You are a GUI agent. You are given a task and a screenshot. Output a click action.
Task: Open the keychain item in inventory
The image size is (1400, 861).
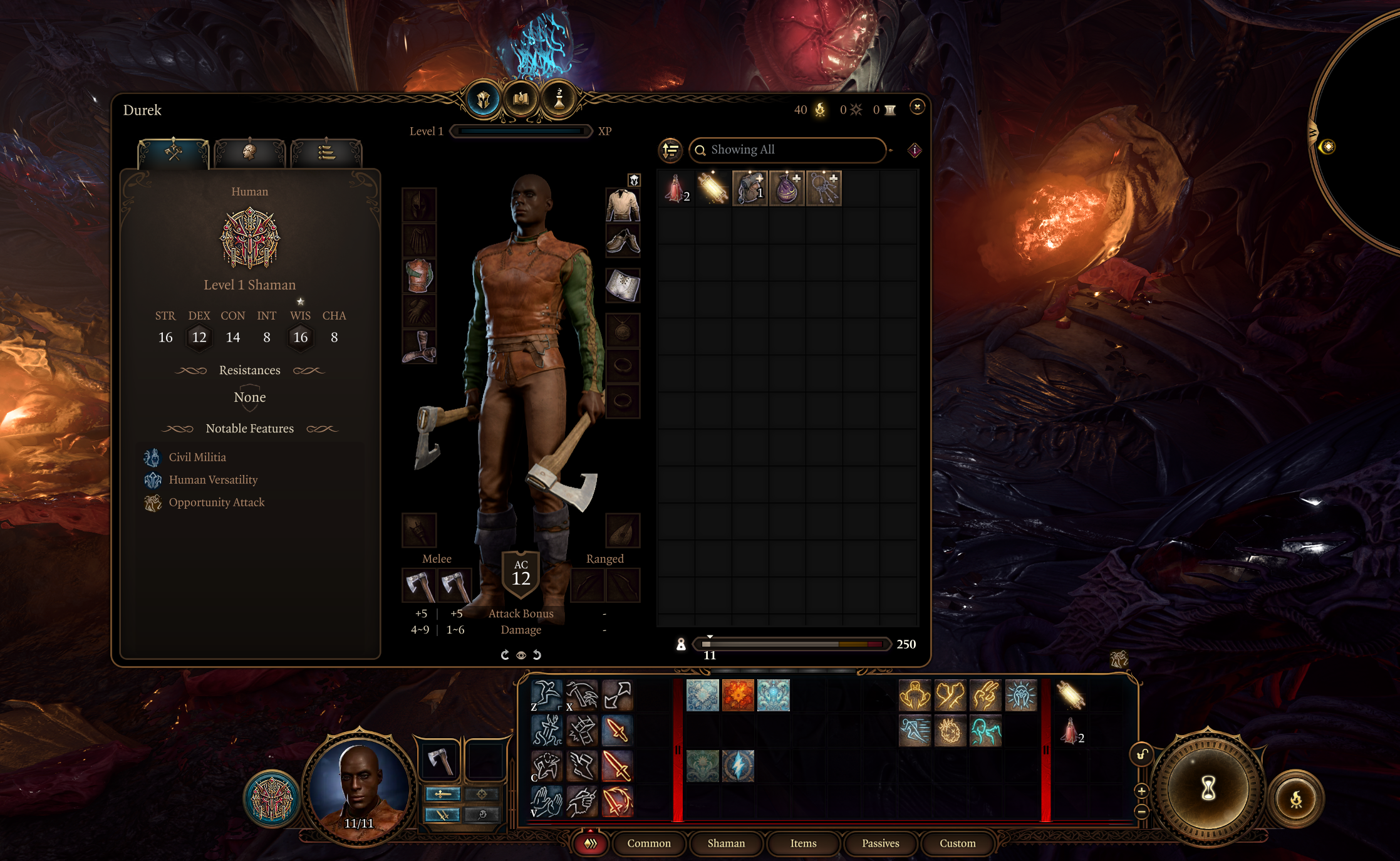824,188
